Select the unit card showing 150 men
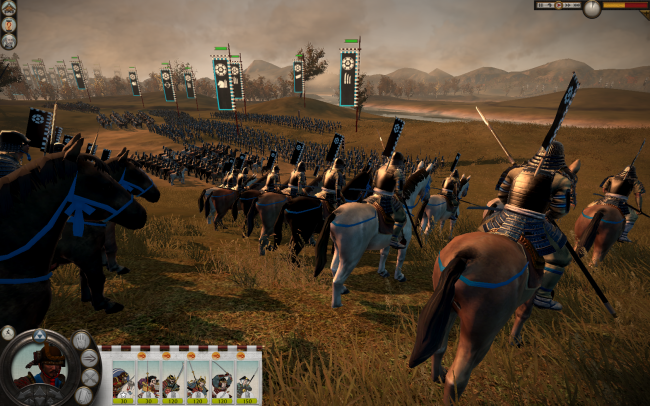The height and width of the screenshot is (406, 650). pos(247,381)
